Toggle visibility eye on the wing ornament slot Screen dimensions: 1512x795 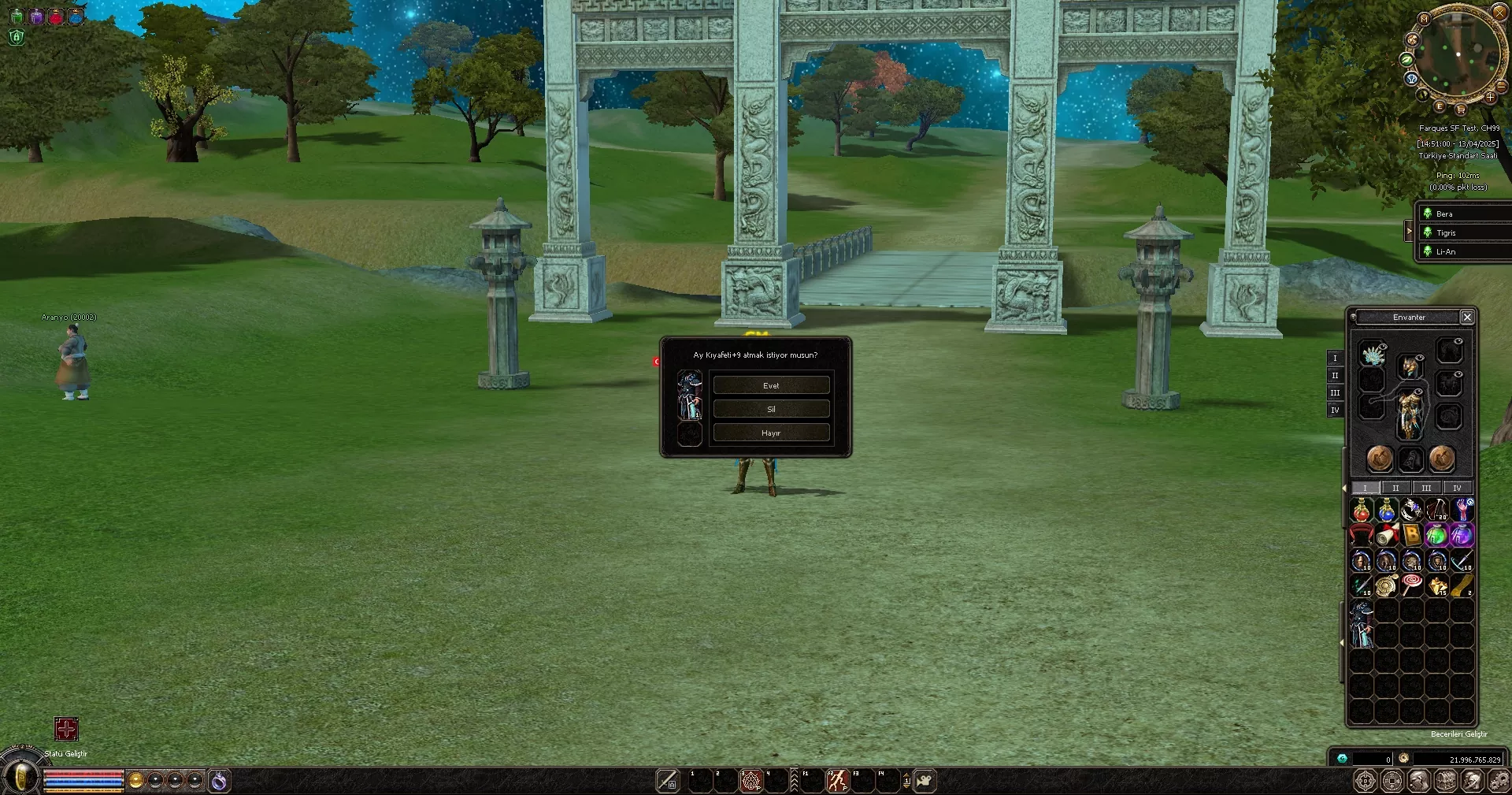point(1382,347)
